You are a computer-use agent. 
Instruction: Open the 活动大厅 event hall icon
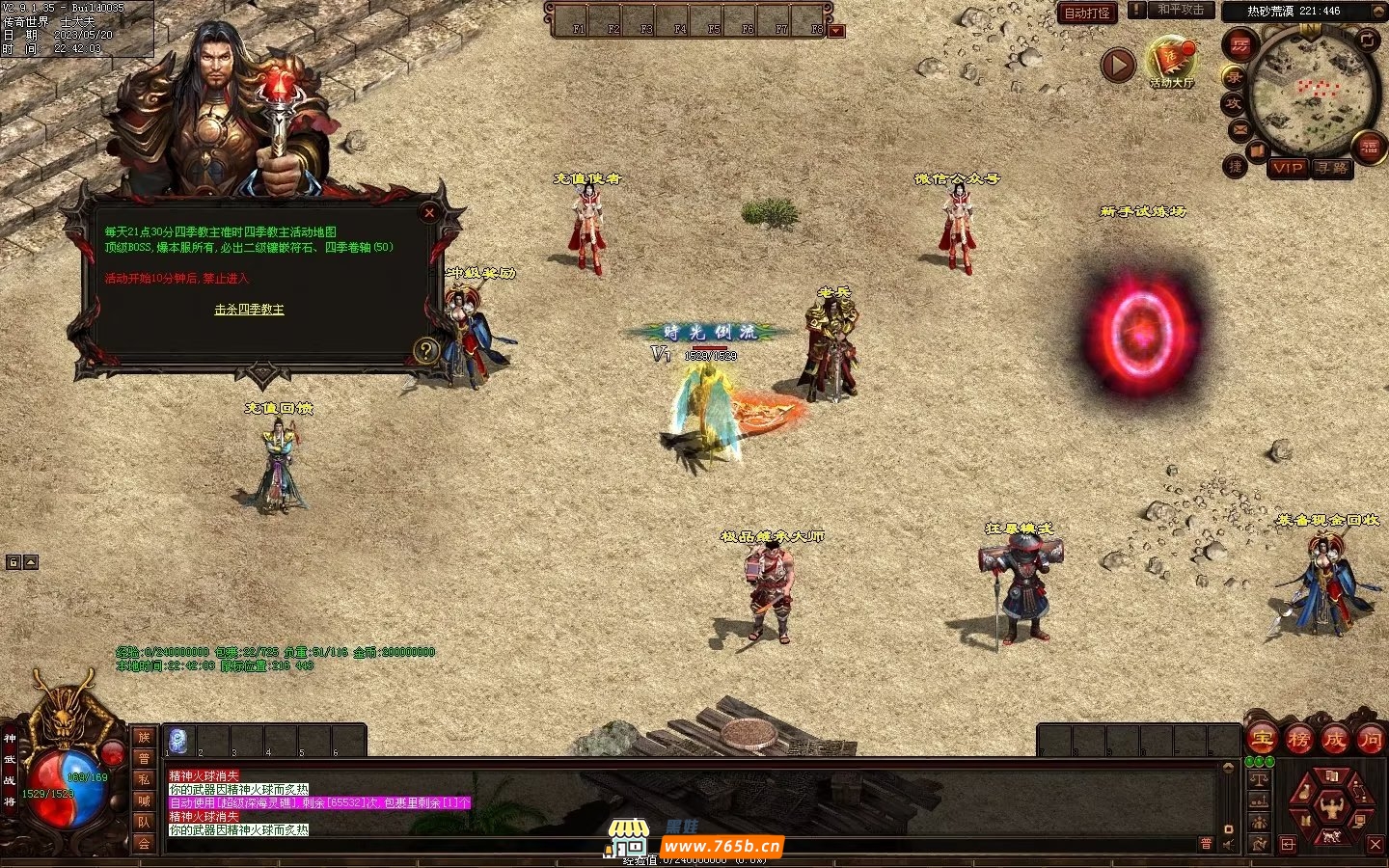point(1171,62)
